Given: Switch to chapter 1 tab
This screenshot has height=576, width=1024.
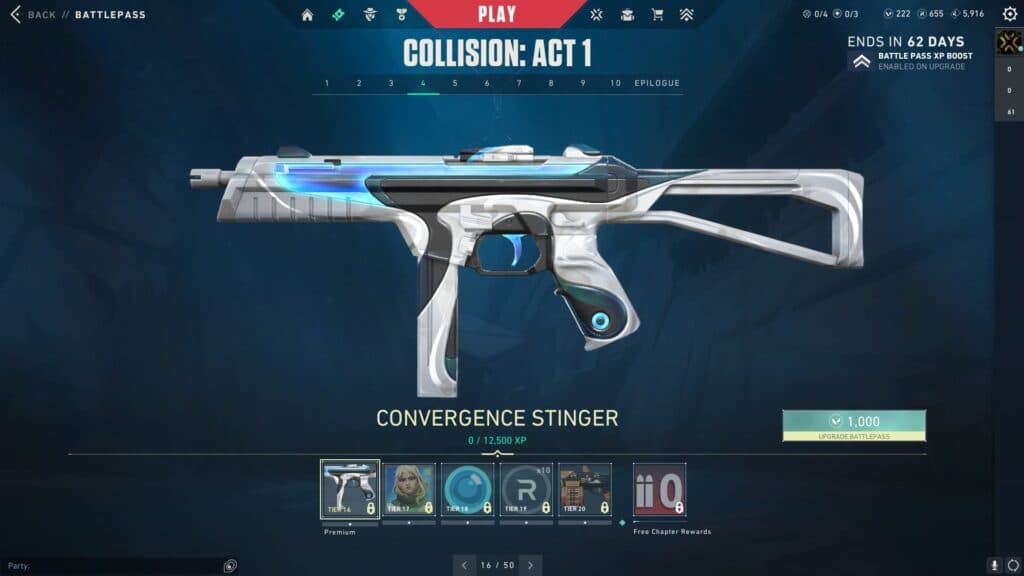Looking at the screenshot, I should tap(327, 83).
